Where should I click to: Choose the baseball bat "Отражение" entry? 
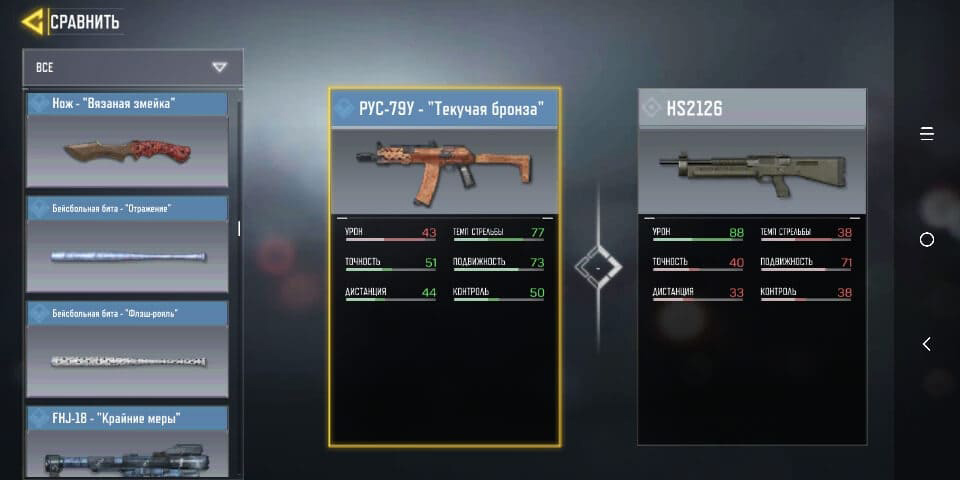(x=127, y=245)
